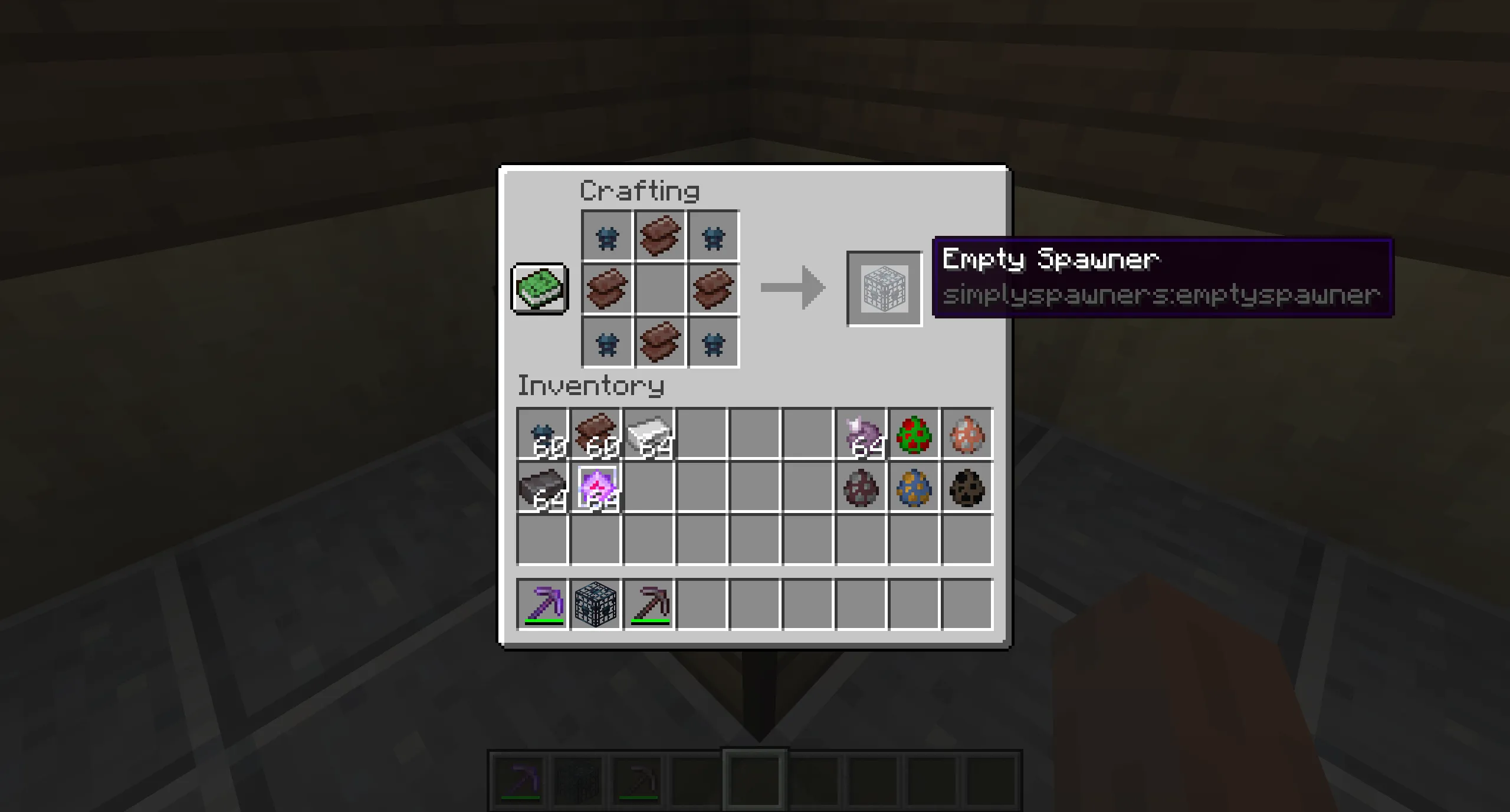1510x812 pixels.
Task: Toggle the green recipe book open
Action: coord(539,288)
